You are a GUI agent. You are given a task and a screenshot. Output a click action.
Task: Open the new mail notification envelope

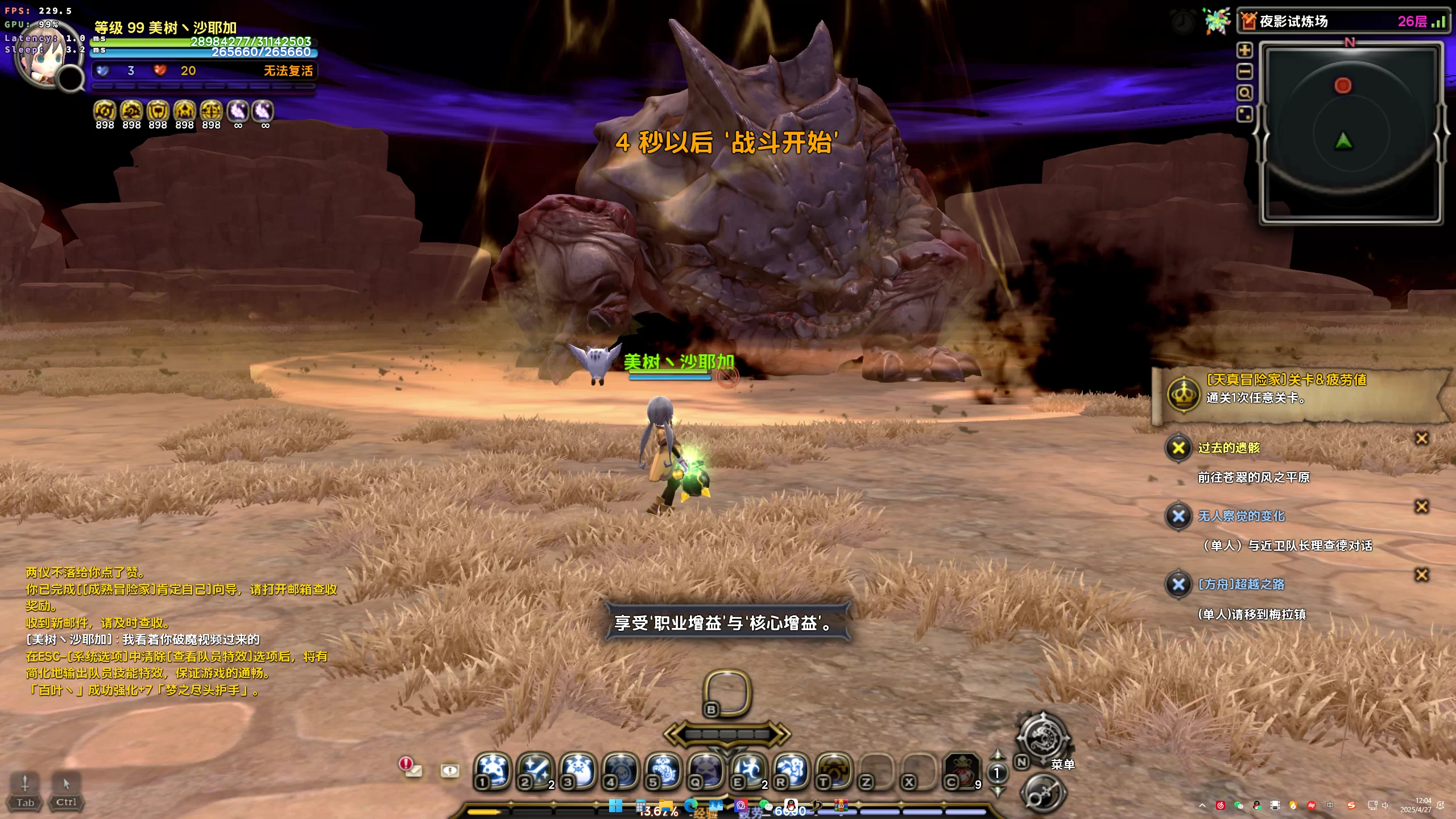pos(411,768)
